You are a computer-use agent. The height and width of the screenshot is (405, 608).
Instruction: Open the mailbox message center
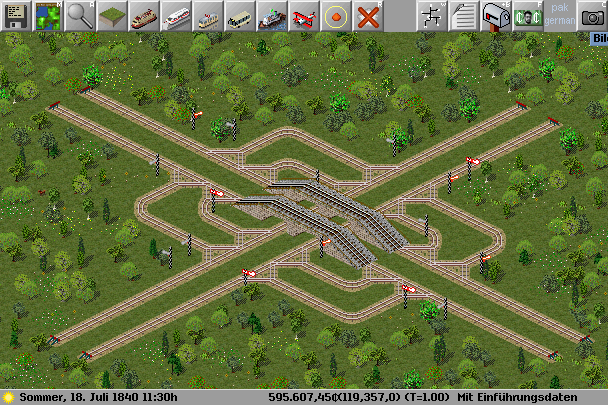coord(495,15)
